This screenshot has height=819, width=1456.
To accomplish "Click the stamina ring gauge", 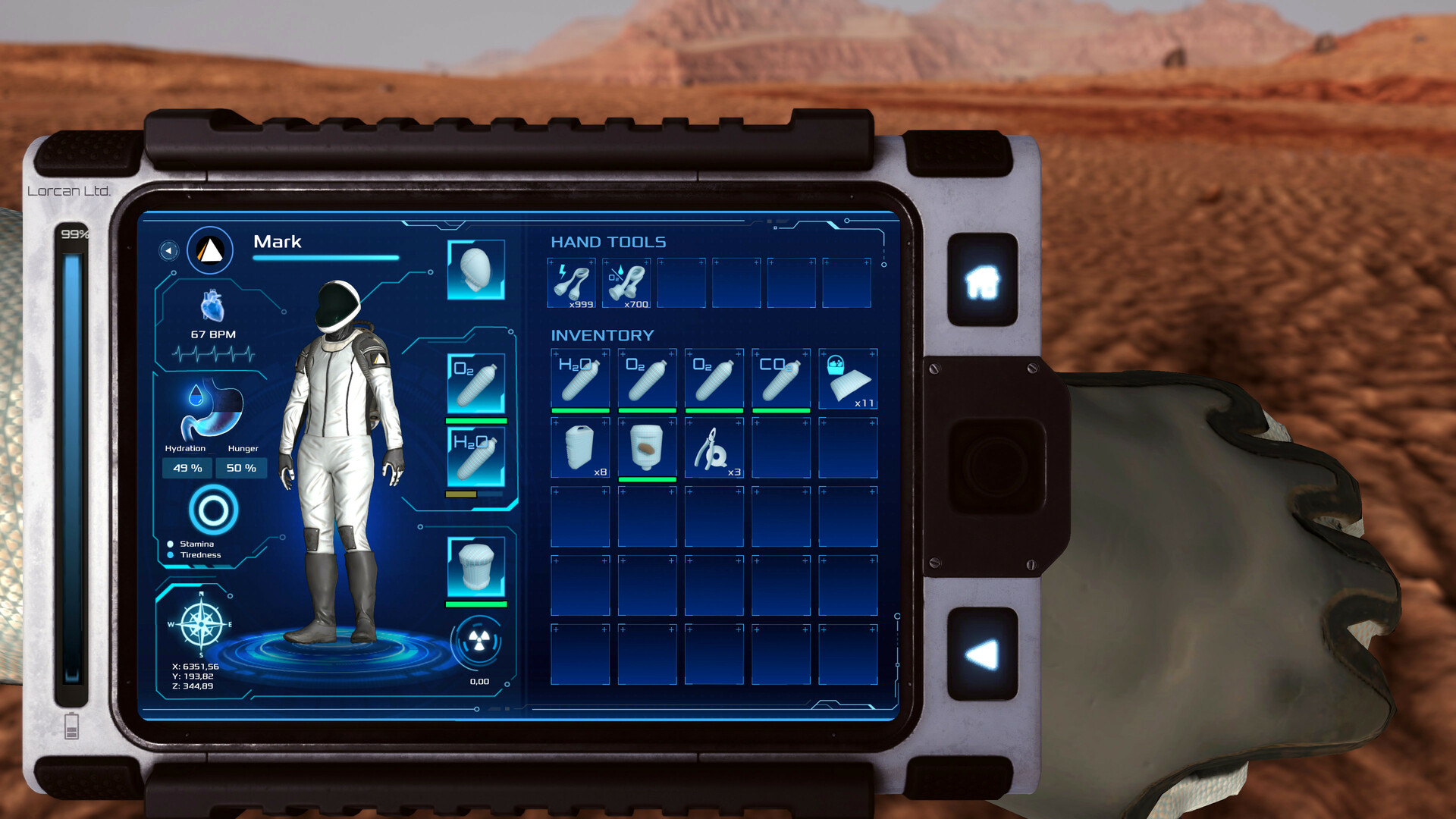I will (213, 510).
